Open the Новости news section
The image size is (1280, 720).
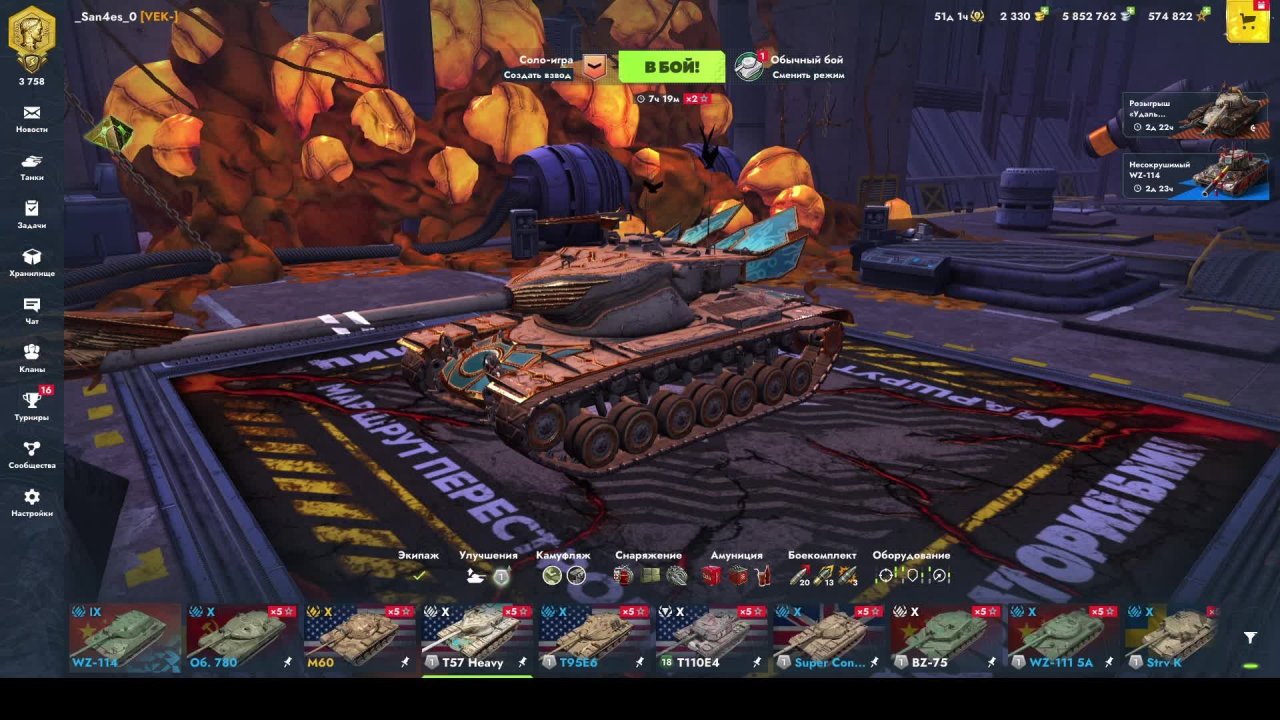click(32, 118)
